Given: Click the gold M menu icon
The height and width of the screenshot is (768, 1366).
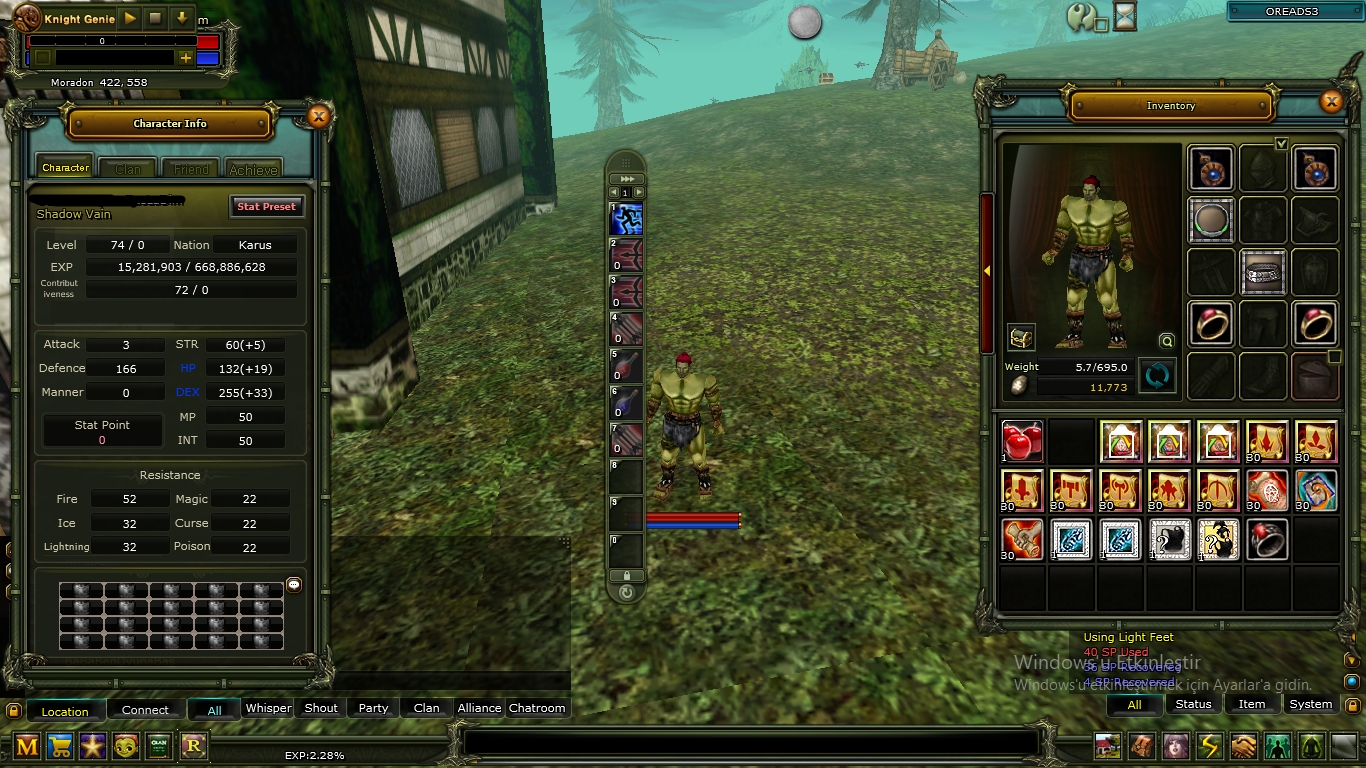Looking at the screenshot, I should click(27, 745).
